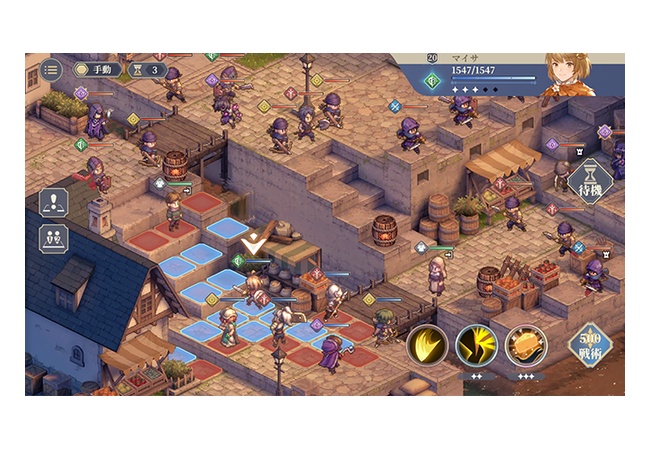Screen dimensions: 650x450
Task: Toggle the 手動 manual mode button
Action: (98, 70)
